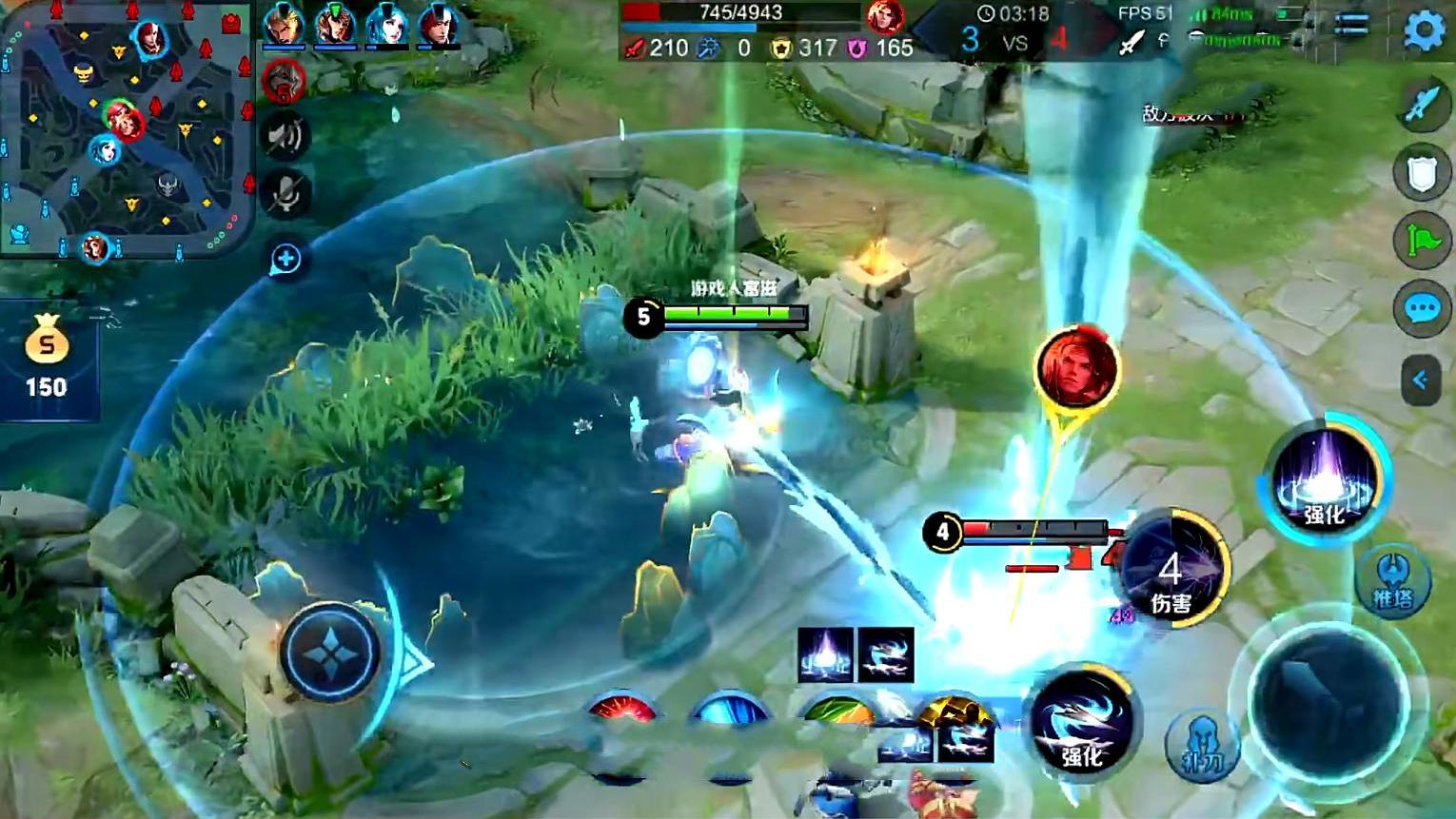Collapse the signal panel with the arrow
Viewport: 1456px width, 819px height.
[x=1421, y=380]
